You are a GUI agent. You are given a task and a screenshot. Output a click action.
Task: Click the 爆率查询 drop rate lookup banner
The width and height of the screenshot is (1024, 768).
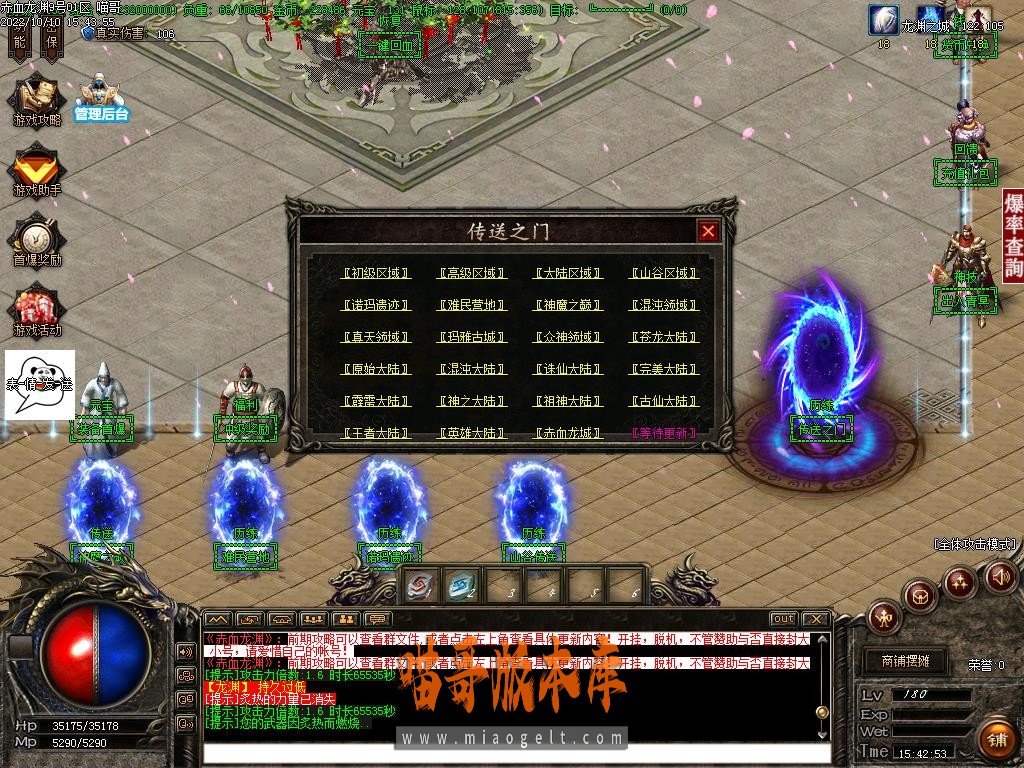[1013, 234]
